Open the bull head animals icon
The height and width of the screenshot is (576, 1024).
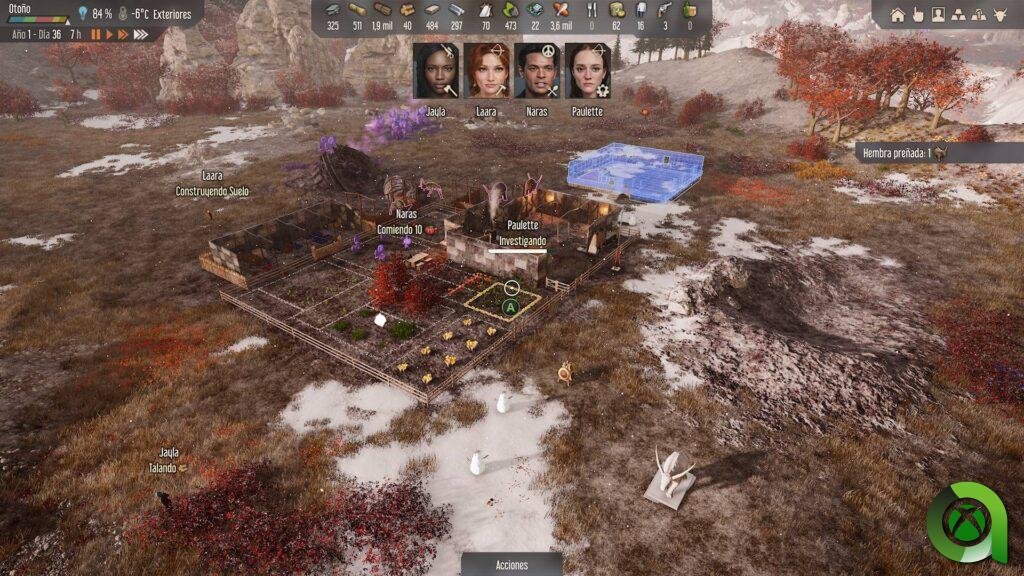[x=1002, y=14]
